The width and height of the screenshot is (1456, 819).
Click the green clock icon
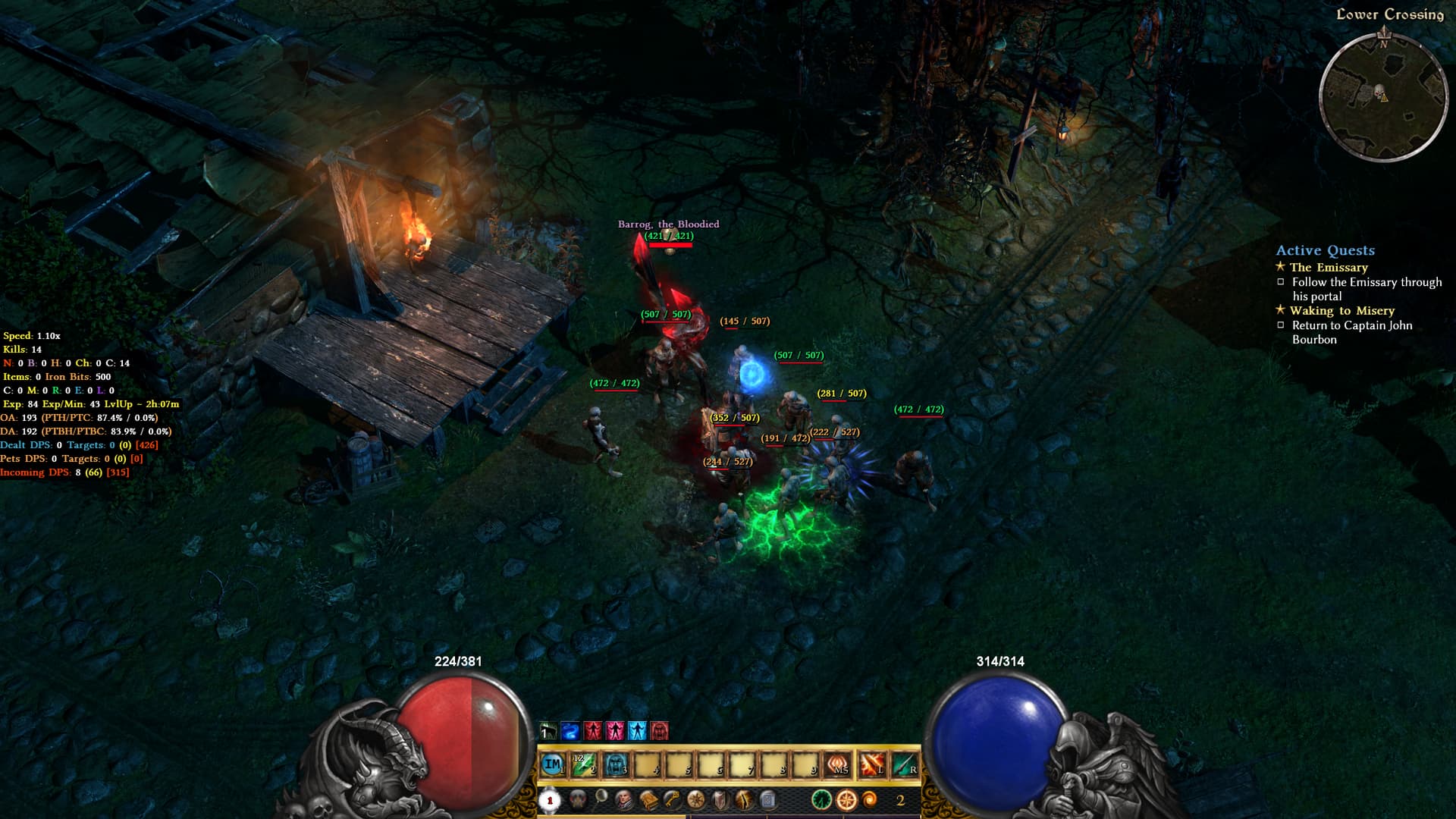point(822,799)
